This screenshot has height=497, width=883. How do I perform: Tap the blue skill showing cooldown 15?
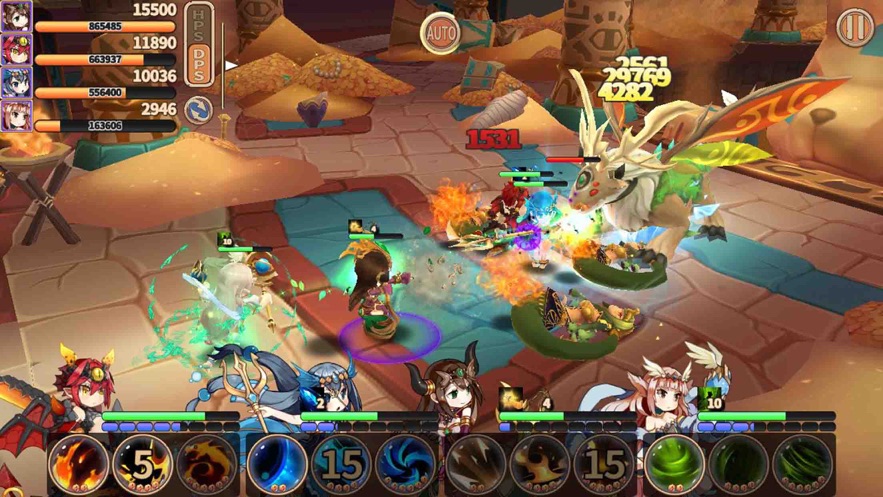point(340,463)
